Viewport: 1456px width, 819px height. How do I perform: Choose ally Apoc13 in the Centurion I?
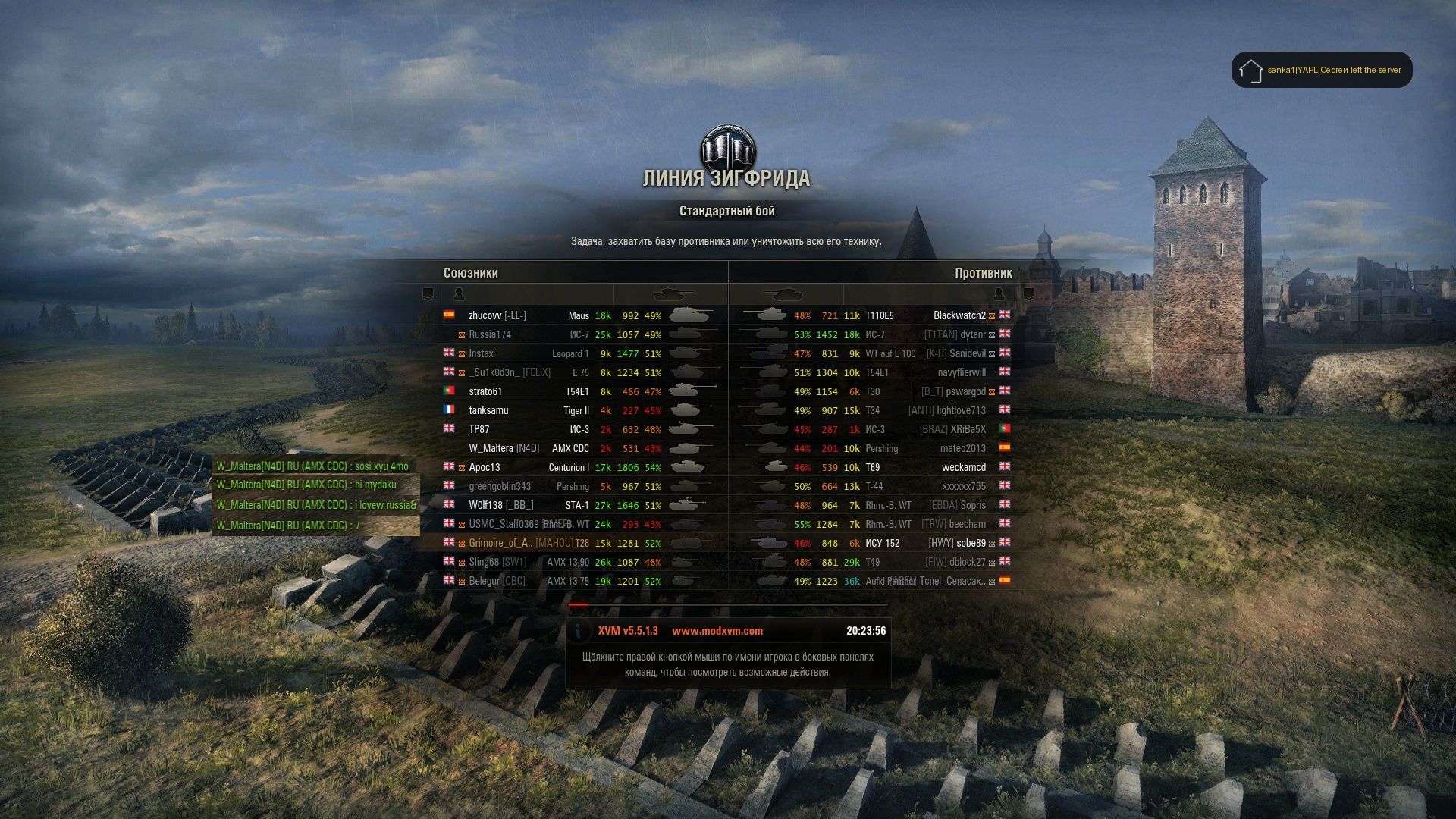[x=485, y=467]
